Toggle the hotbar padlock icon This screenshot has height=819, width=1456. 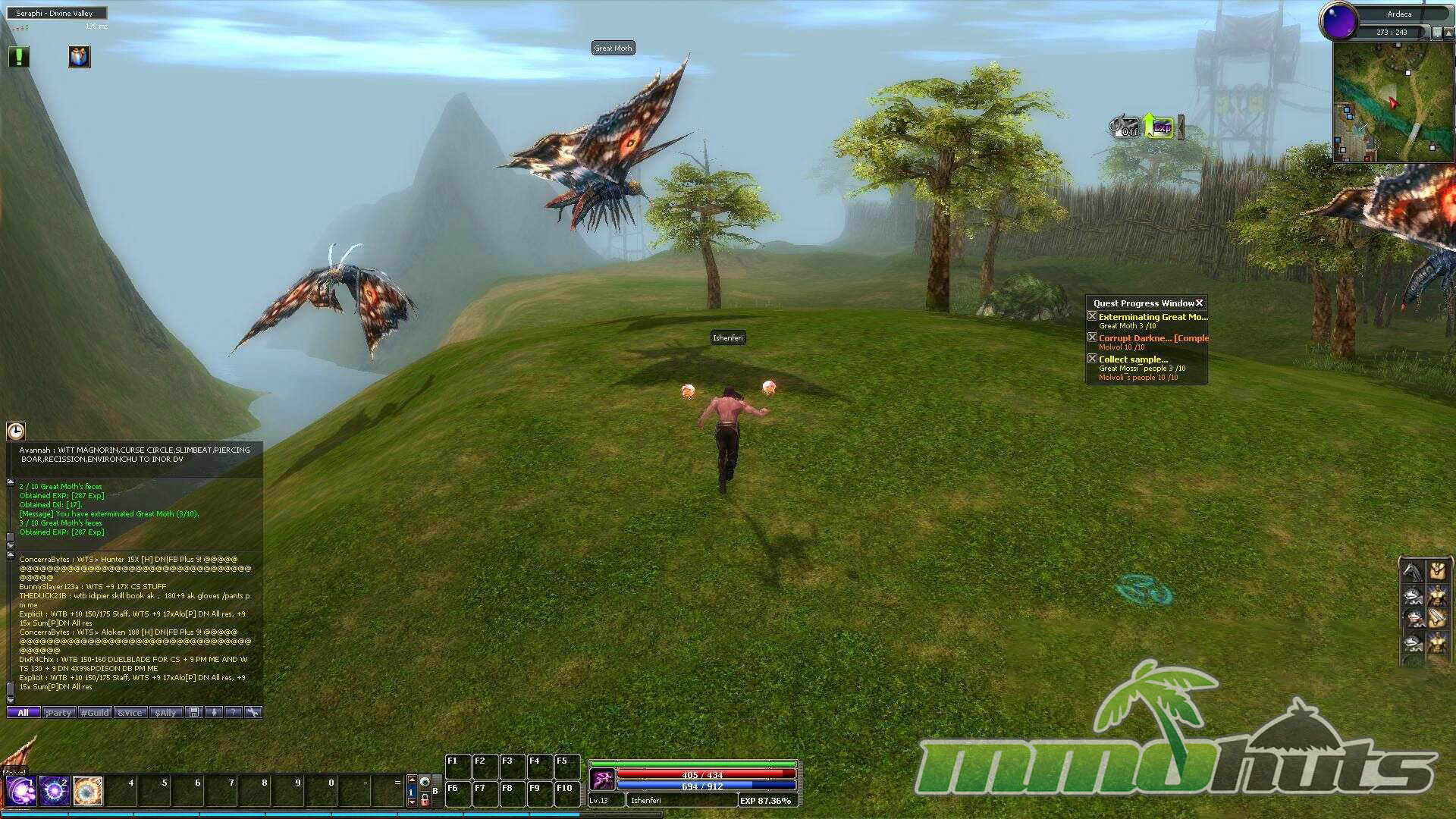pyautogui.click(x=425, y=799)
